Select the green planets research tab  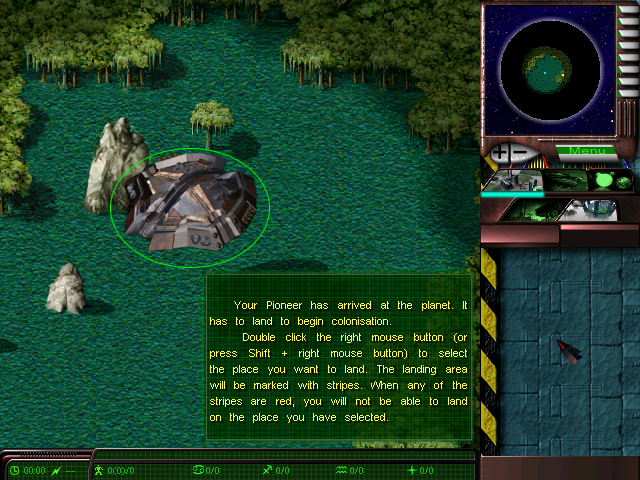[x=610, y=181]
